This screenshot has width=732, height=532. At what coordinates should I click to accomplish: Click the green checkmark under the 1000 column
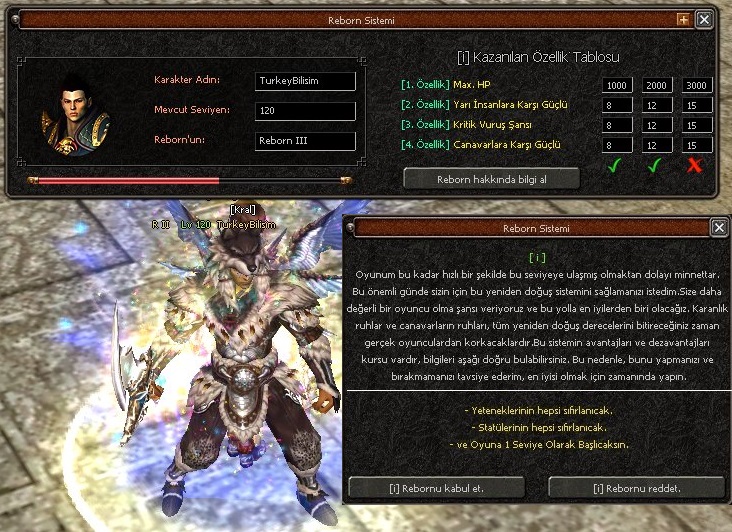614,166
